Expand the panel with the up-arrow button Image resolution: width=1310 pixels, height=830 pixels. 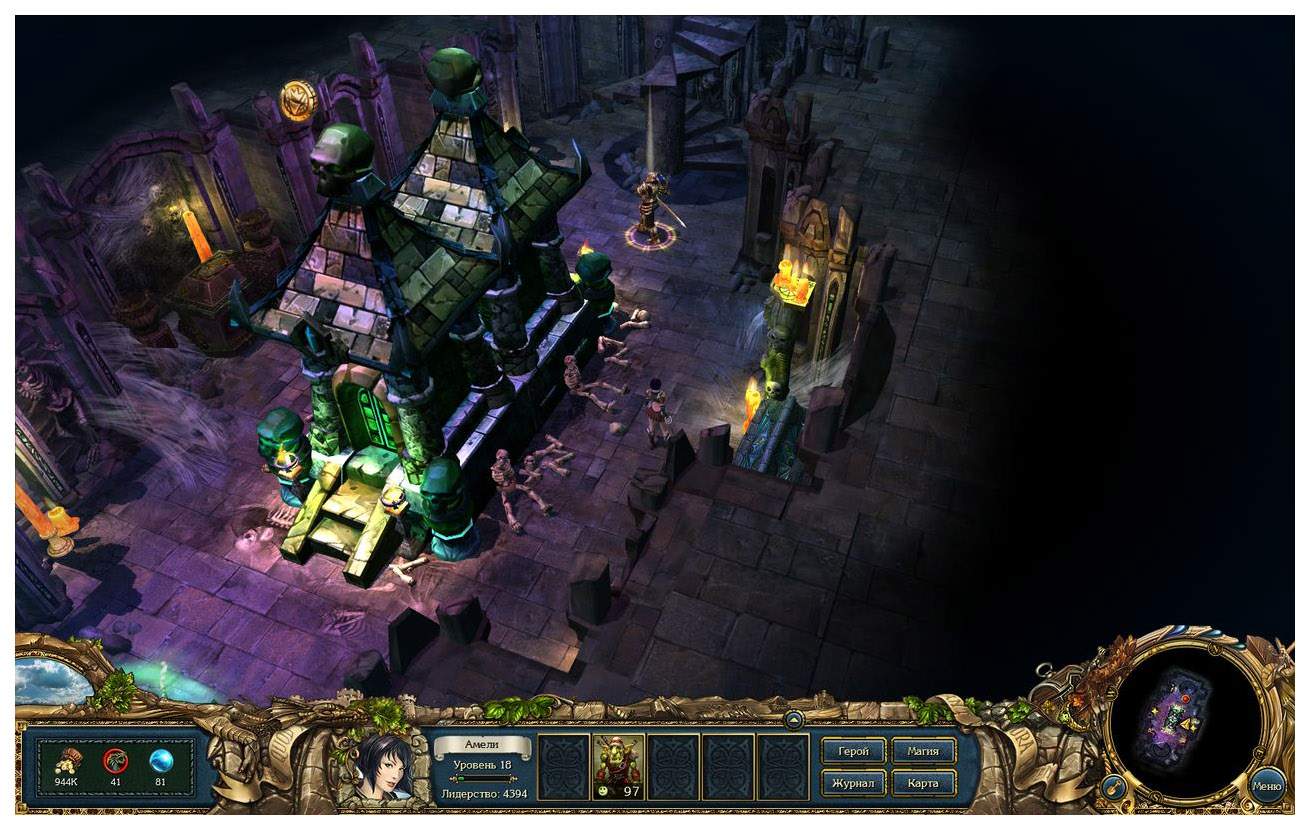[x=794, y=718]
